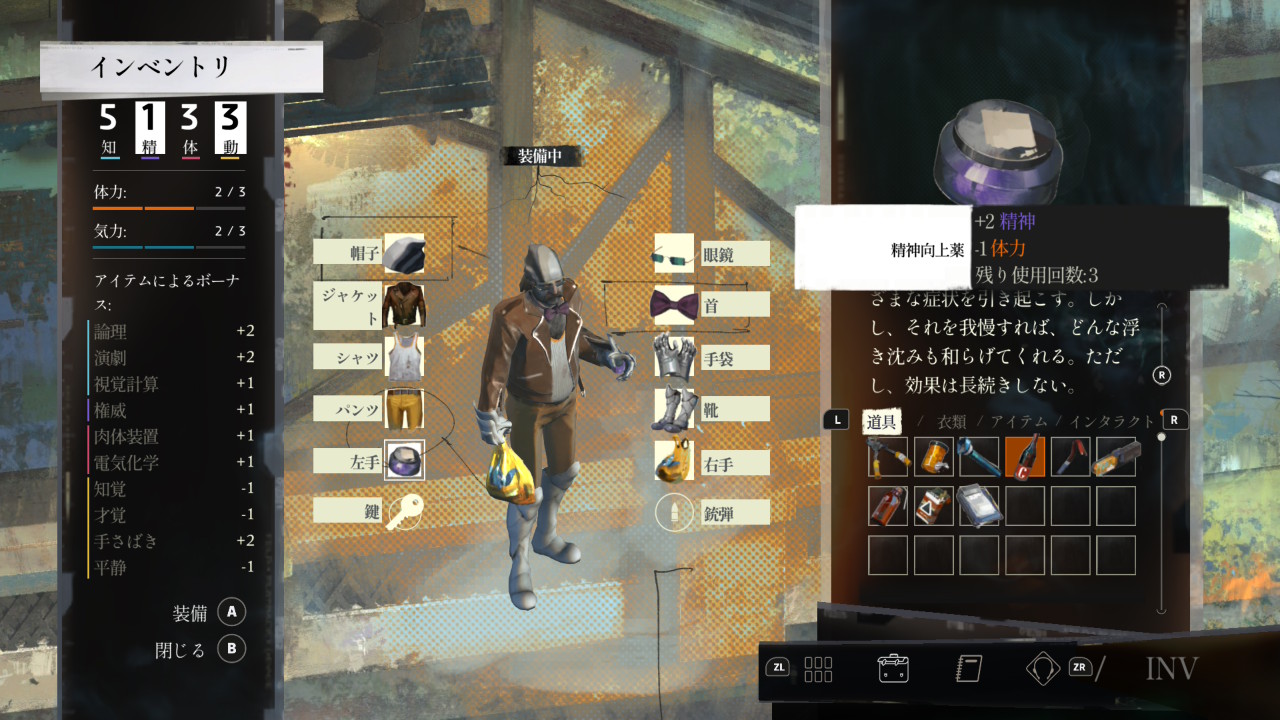Viewport: 1280px width, 720px height.
Task: Open the bullets (銃弾) slot
Action: tap(674, 513)
